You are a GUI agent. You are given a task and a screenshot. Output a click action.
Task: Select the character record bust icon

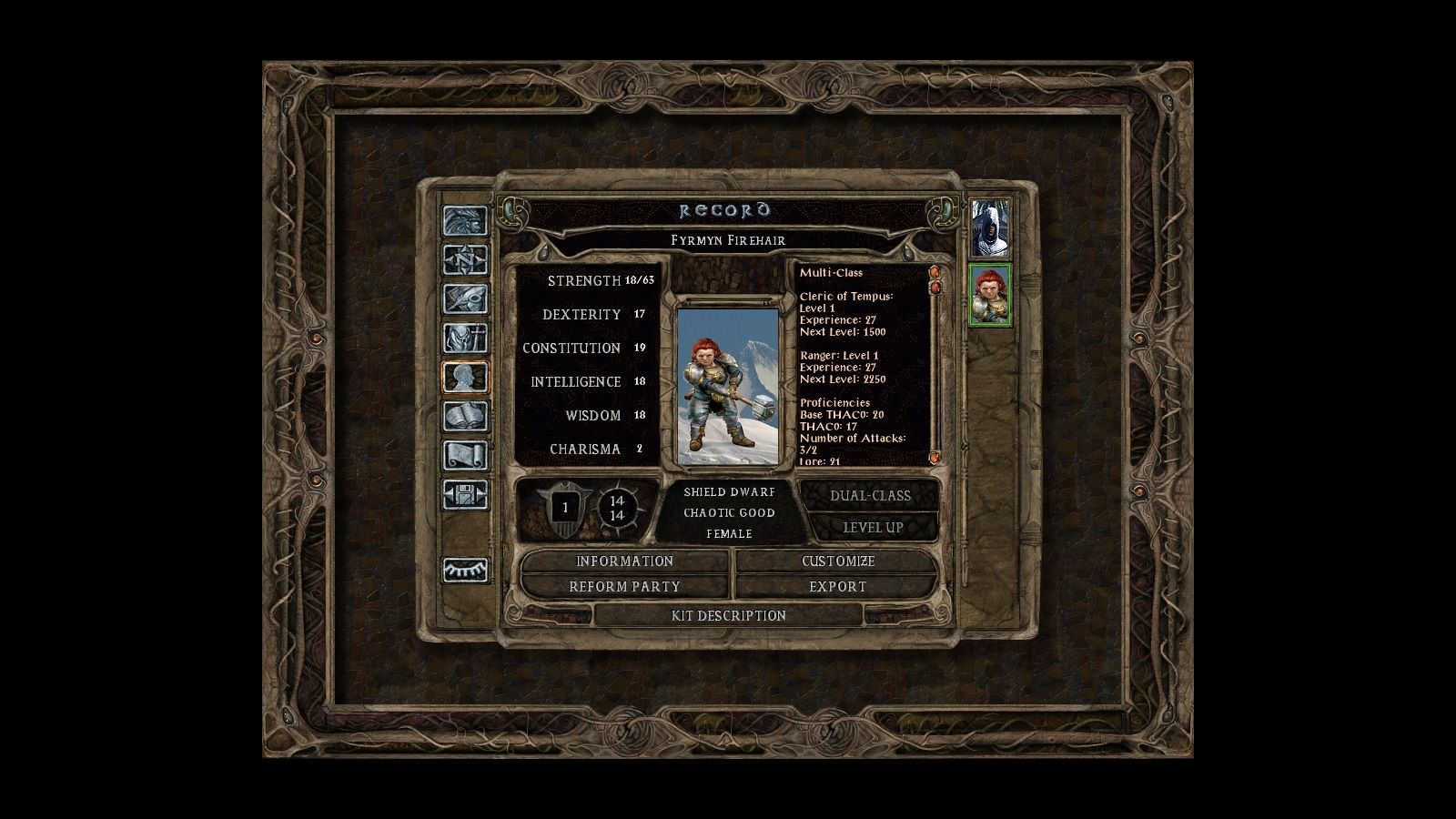pyautogui.click(x=465, y=378)
